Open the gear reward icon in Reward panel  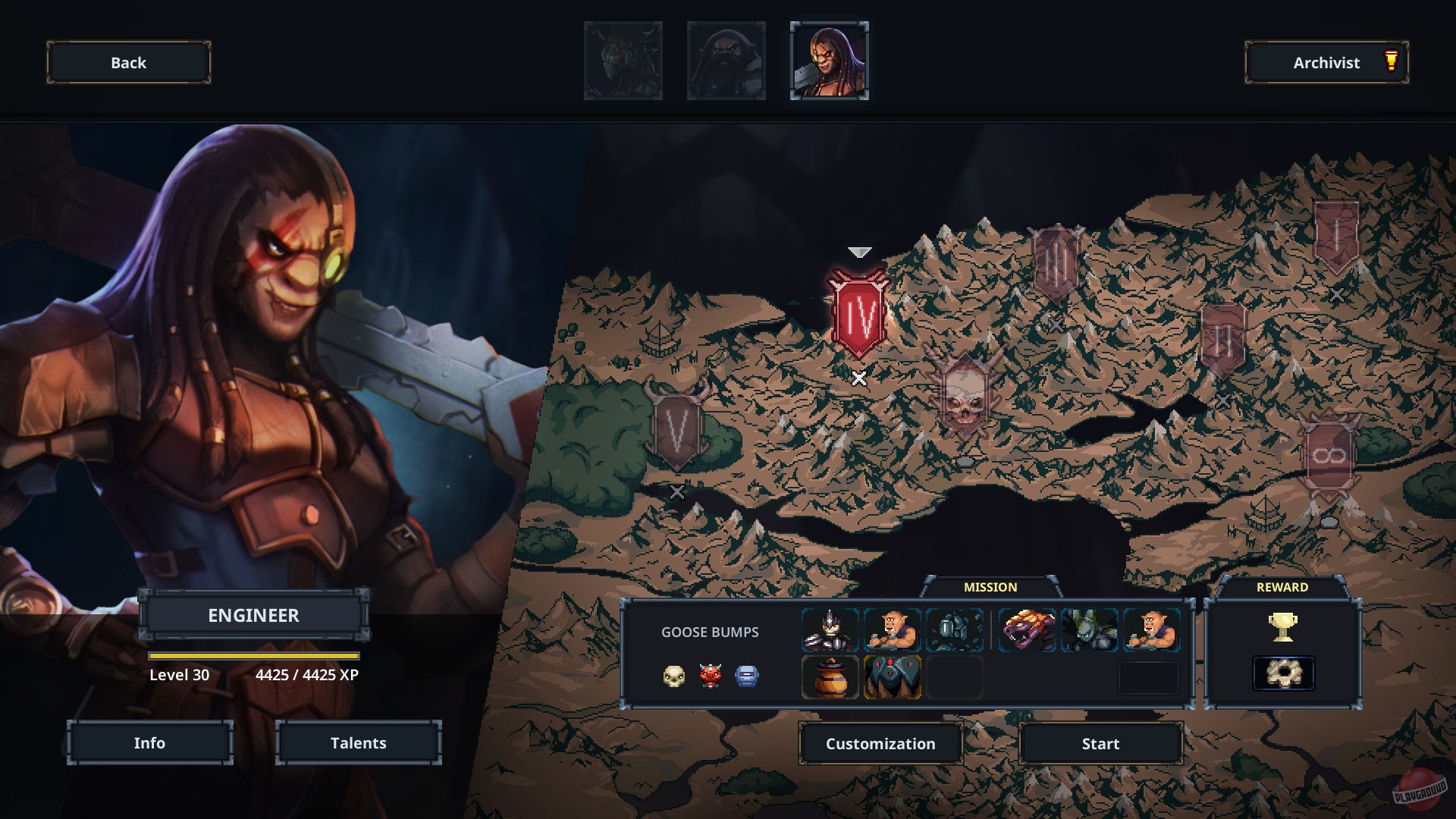[1284, 673]
